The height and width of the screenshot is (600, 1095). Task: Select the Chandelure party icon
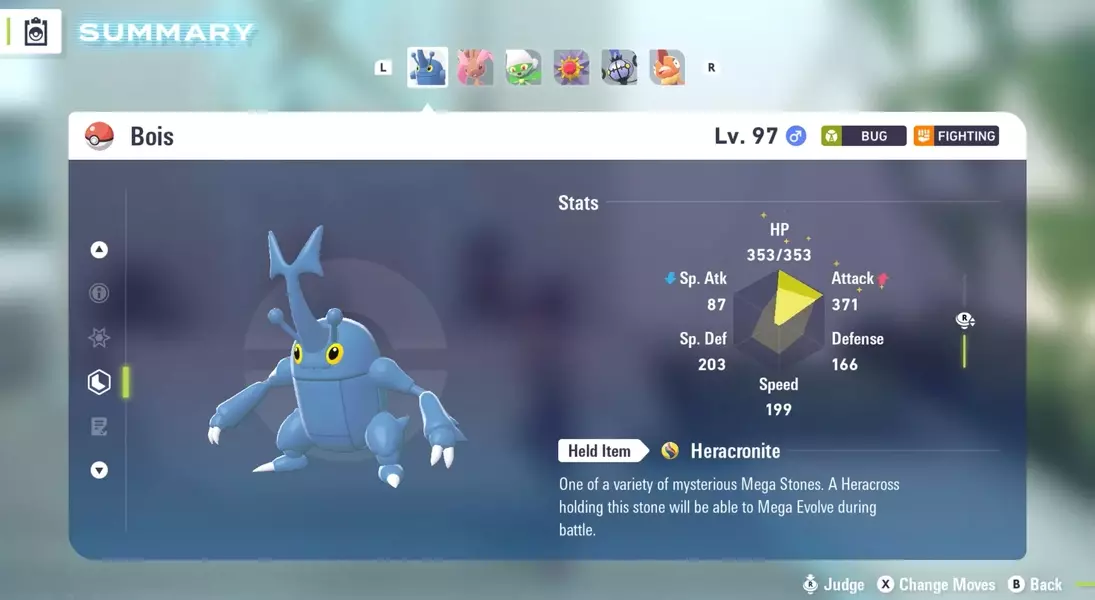[x=619, y=68]
